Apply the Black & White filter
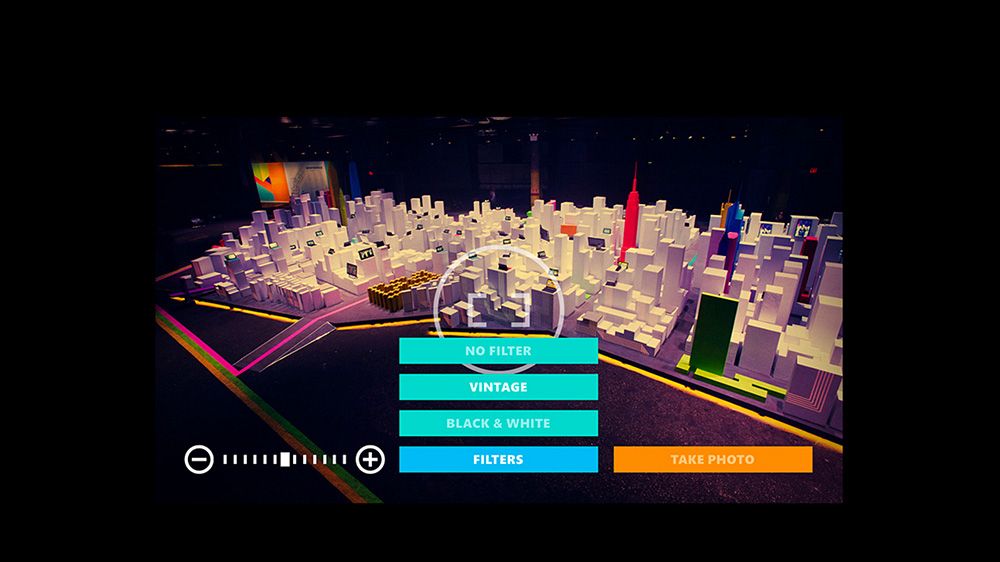Image resolution: width=1000 pixels, height=562 pixels. [x=498, y=423]
